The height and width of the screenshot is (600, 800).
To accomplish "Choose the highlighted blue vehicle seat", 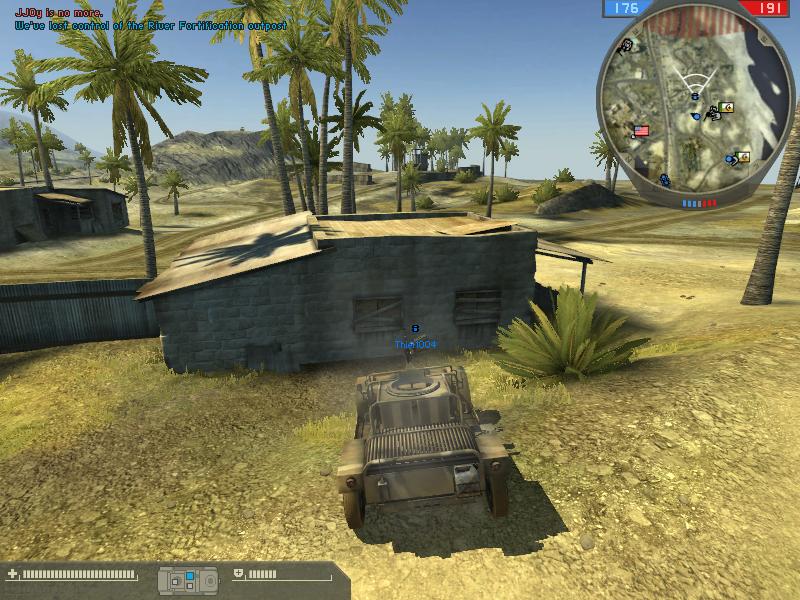I will [187, 576].
